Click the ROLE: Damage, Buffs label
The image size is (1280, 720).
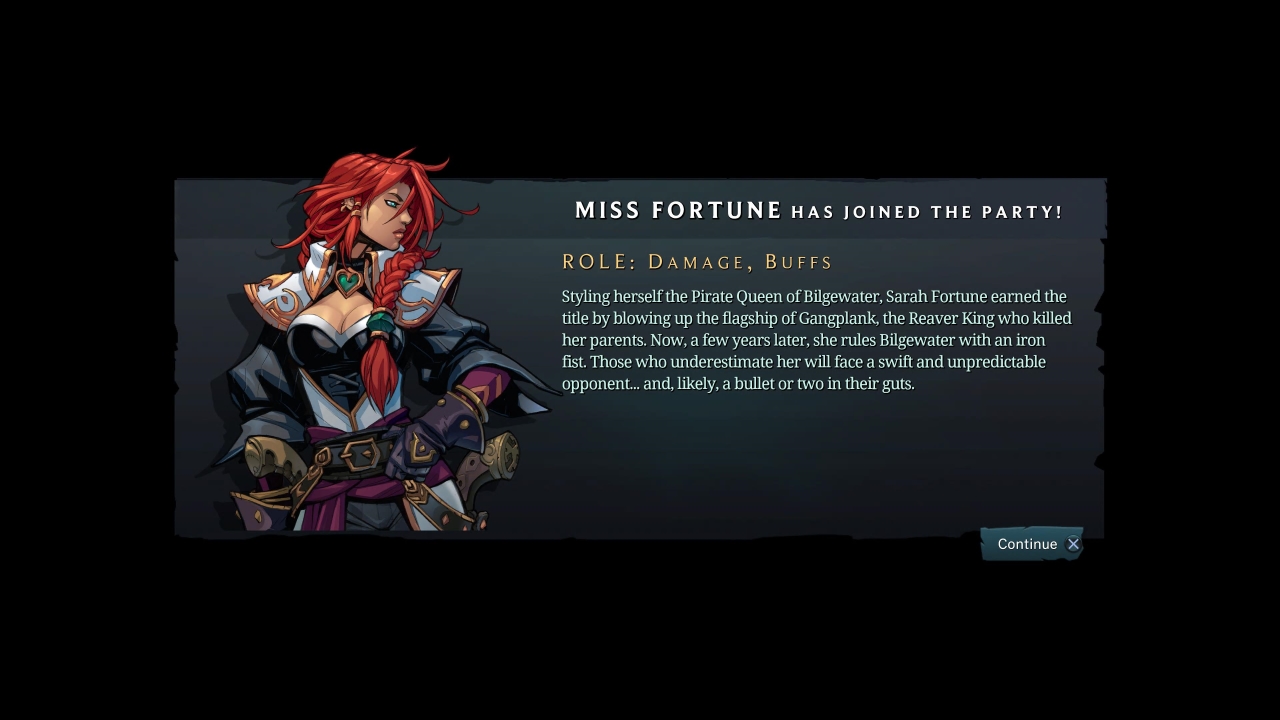[696, 261]
